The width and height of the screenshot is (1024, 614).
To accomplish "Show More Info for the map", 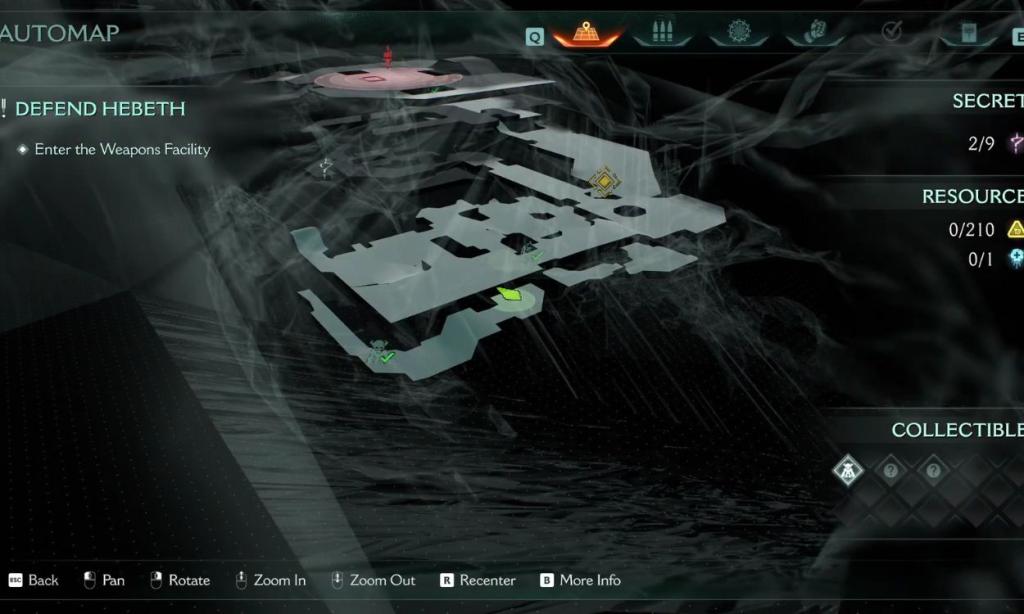I will 580,580.
